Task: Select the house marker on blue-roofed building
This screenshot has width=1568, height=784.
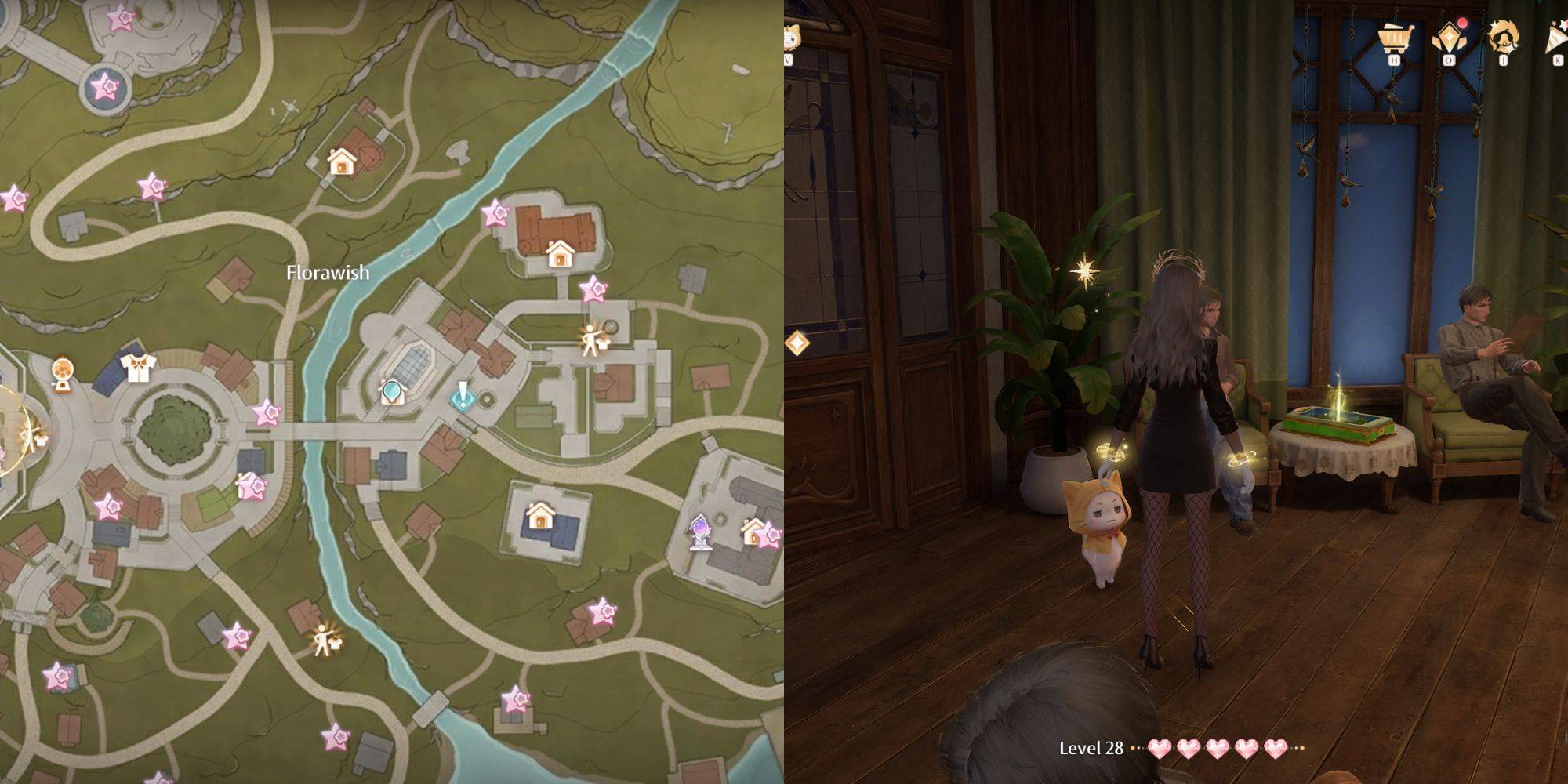Action: click(539, 517)
